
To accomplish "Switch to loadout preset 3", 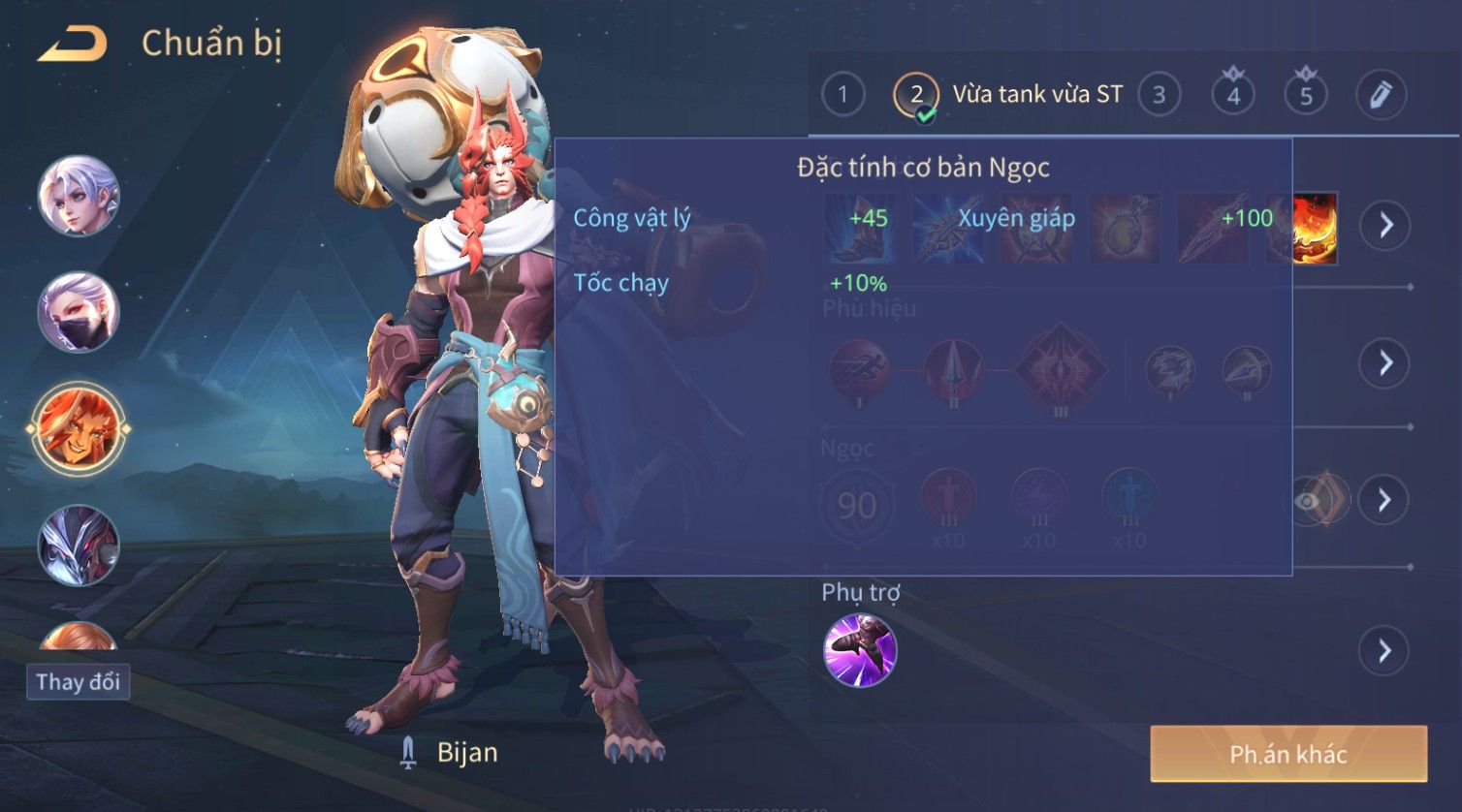I will pyautogui.click(x=1159, y=95).
